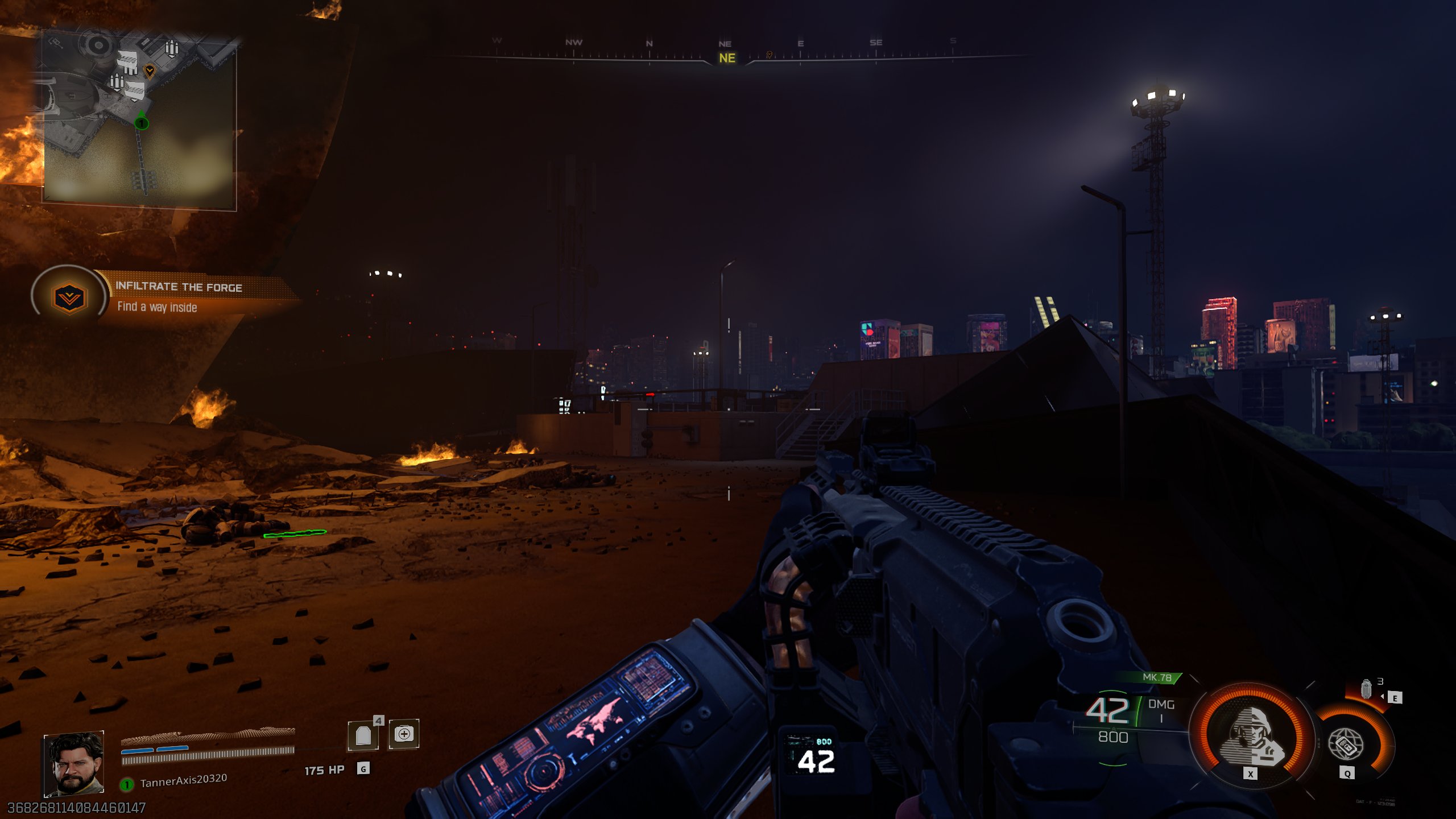Select the green player marker on minimap
This screenshot has width=1456, height=819.
[142, 122]
